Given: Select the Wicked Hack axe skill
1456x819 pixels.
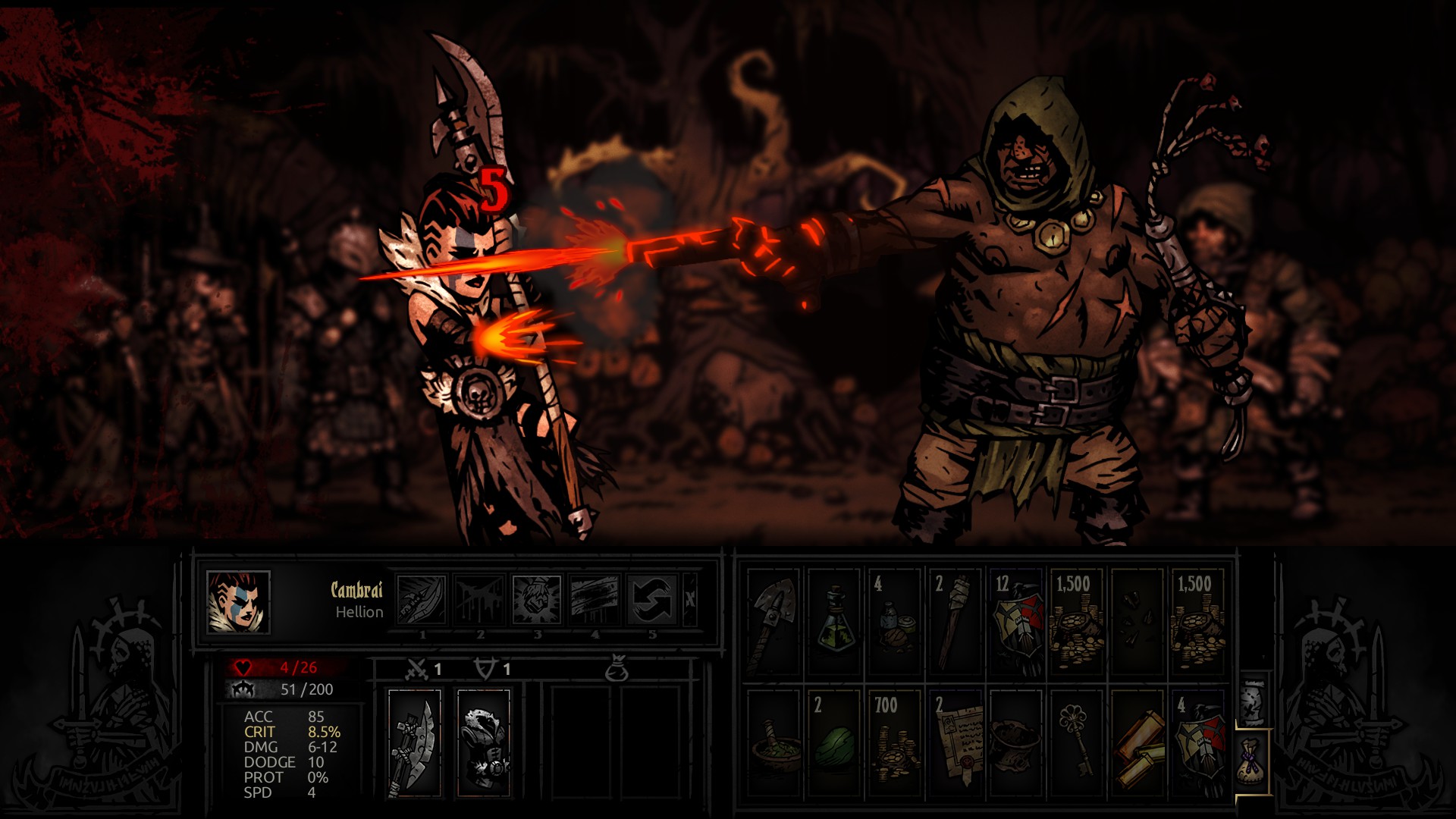Looking at the screenshot, I should 422,600.
